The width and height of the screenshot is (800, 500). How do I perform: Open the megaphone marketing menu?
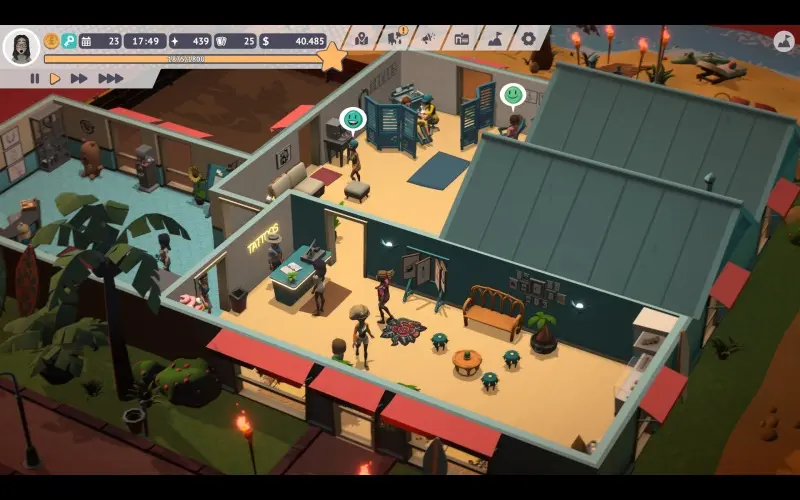428,39
